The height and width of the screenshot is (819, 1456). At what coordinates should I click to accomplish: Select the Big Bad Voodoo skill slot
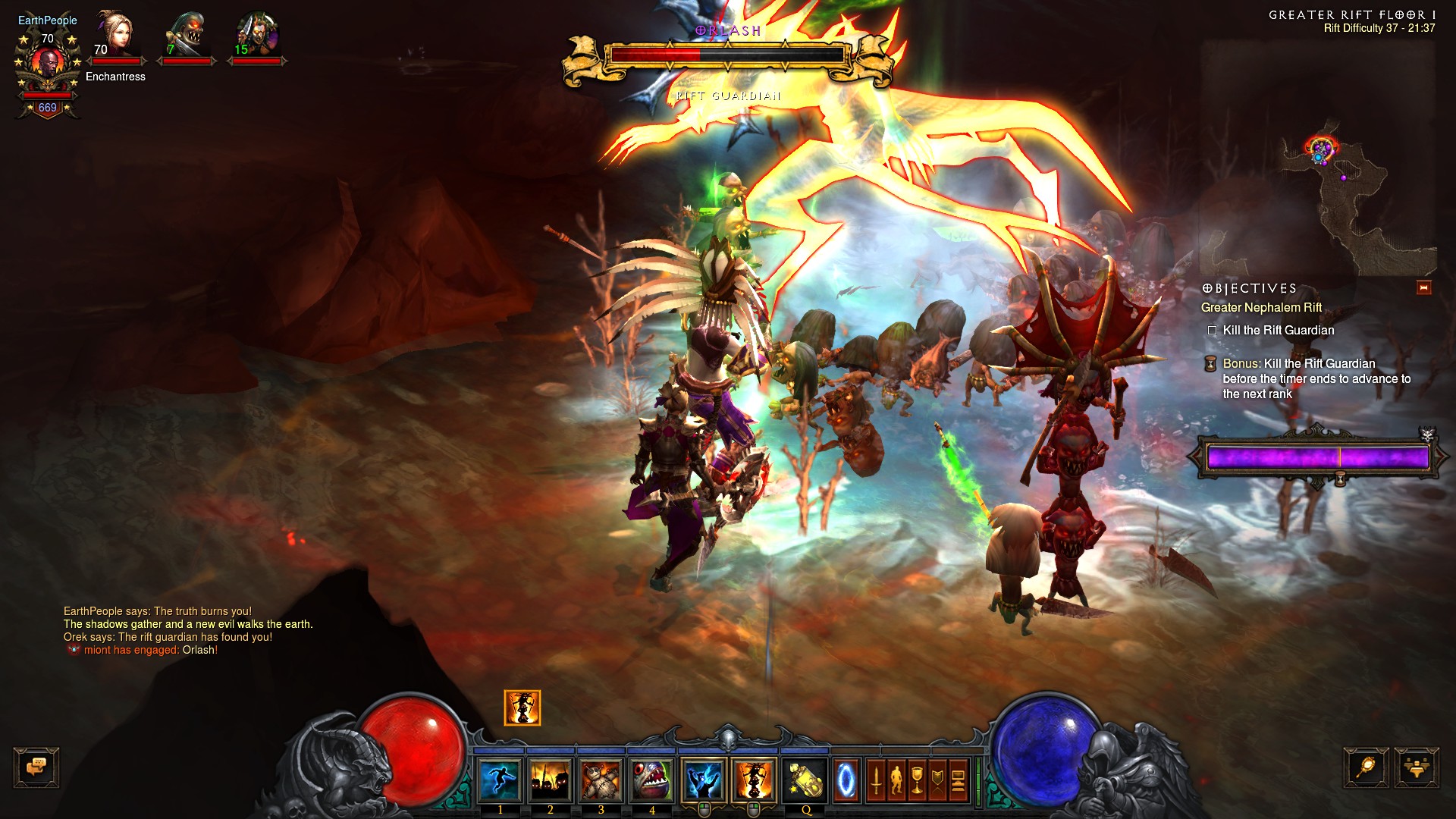pyautogui.click(x=754, y=779)
